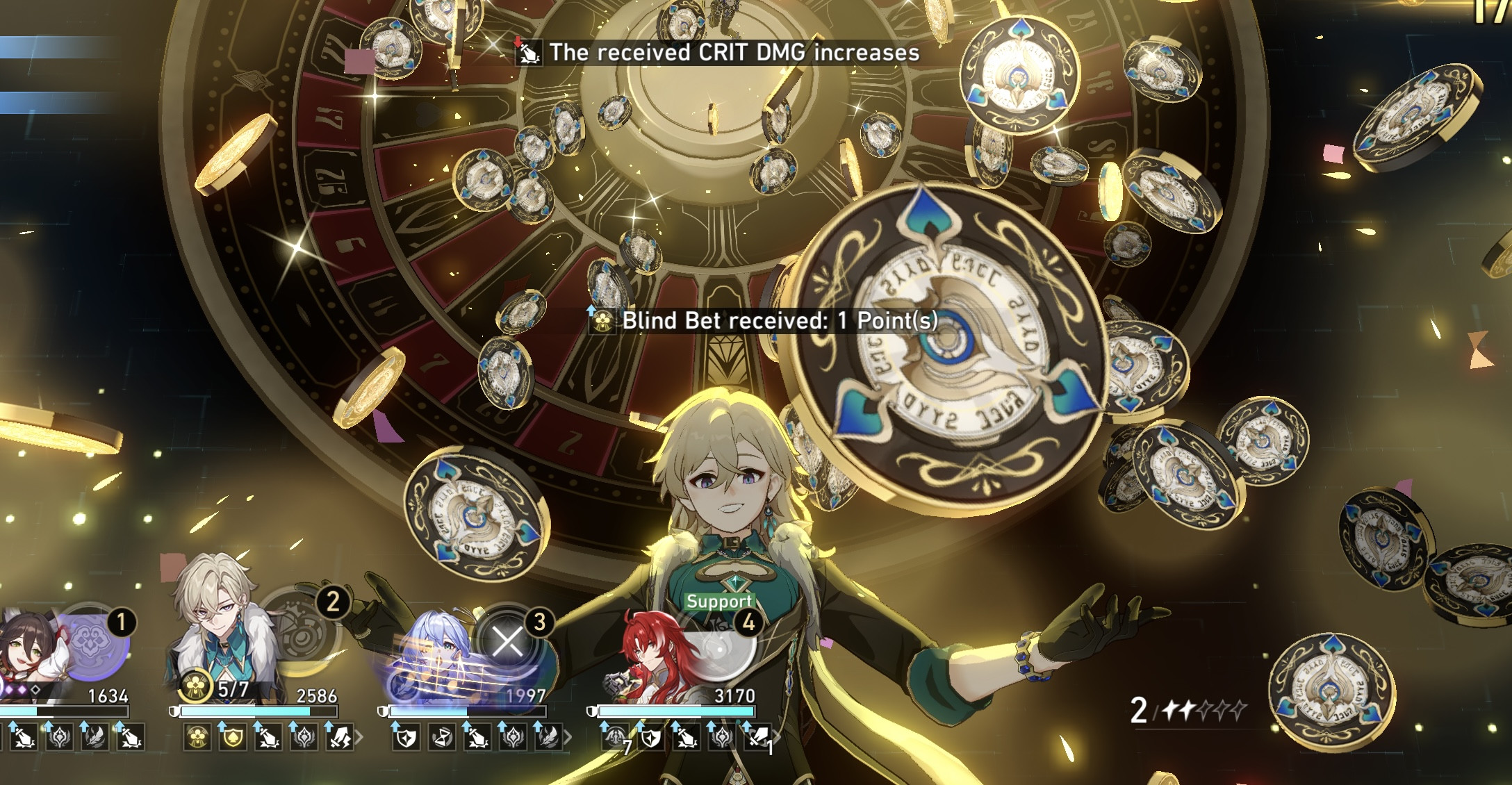Click the stacked buff showing 7 on Himeko
This screenshot has width=1512, height=785.
point(616,738)
